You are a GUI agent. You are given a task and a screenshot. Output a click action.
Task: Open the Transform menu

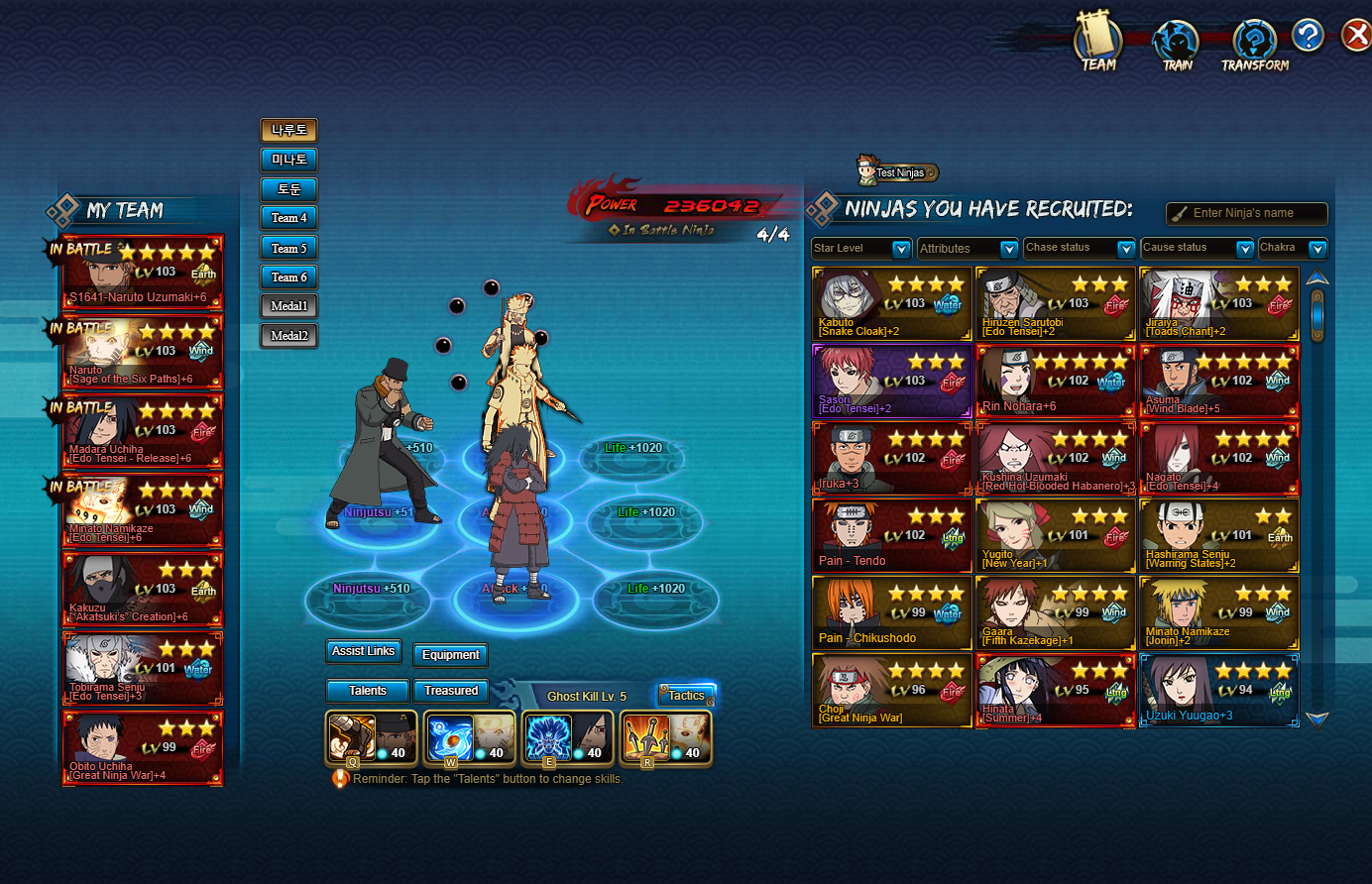pos(1255,47)
